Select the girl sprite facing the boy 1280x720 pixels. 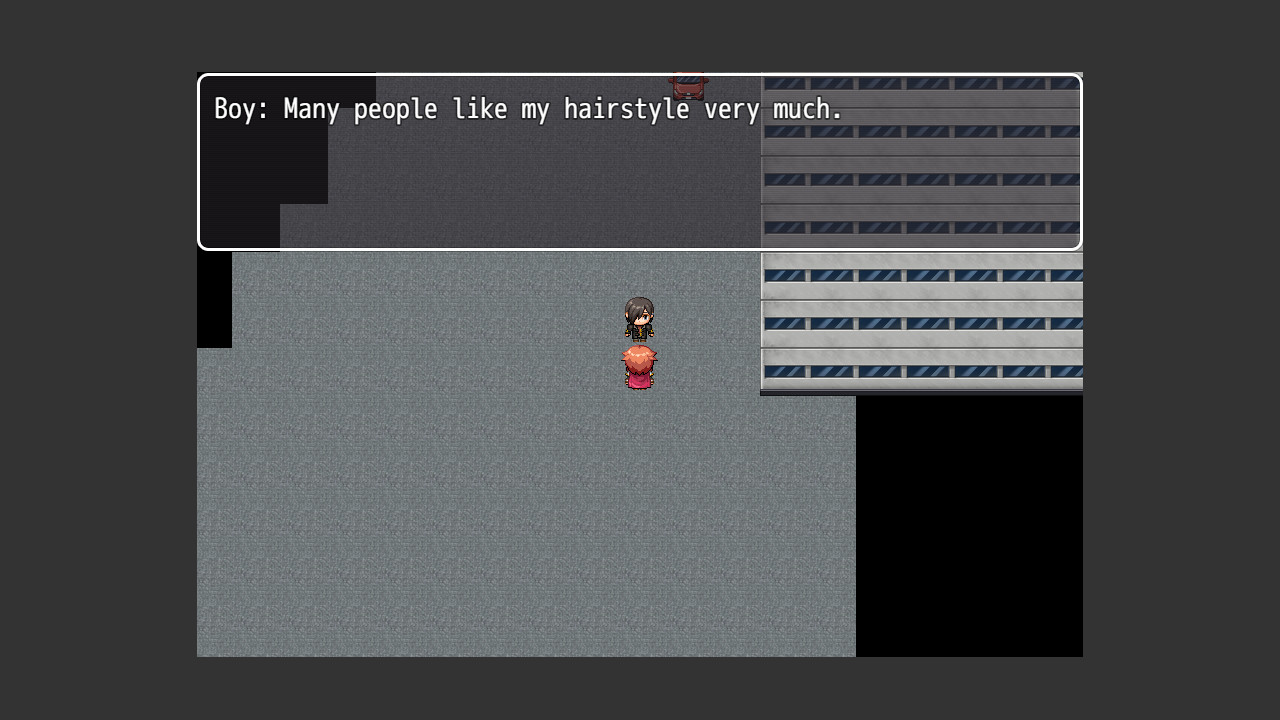click(x=640, y=365)
